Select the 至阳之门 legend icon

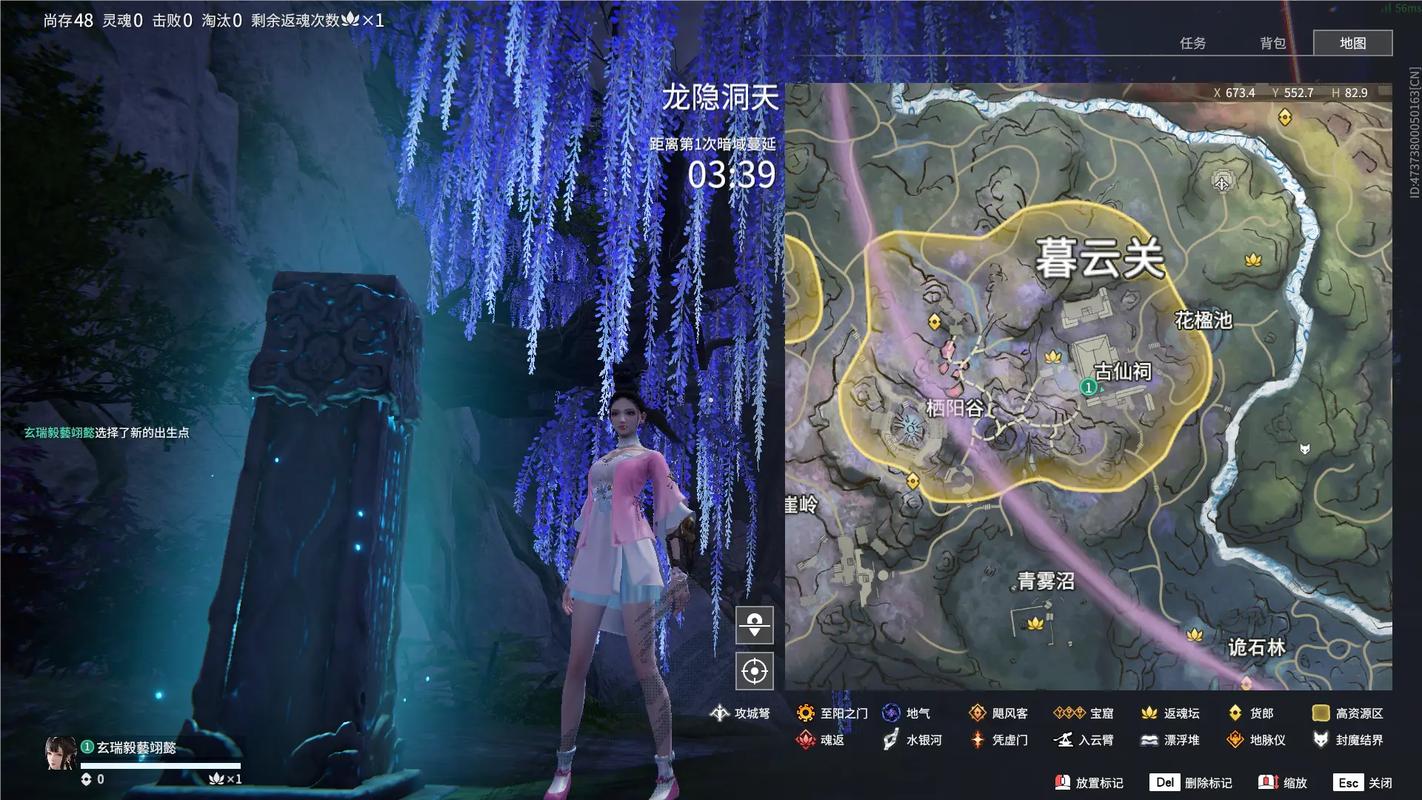pos(806,713)
